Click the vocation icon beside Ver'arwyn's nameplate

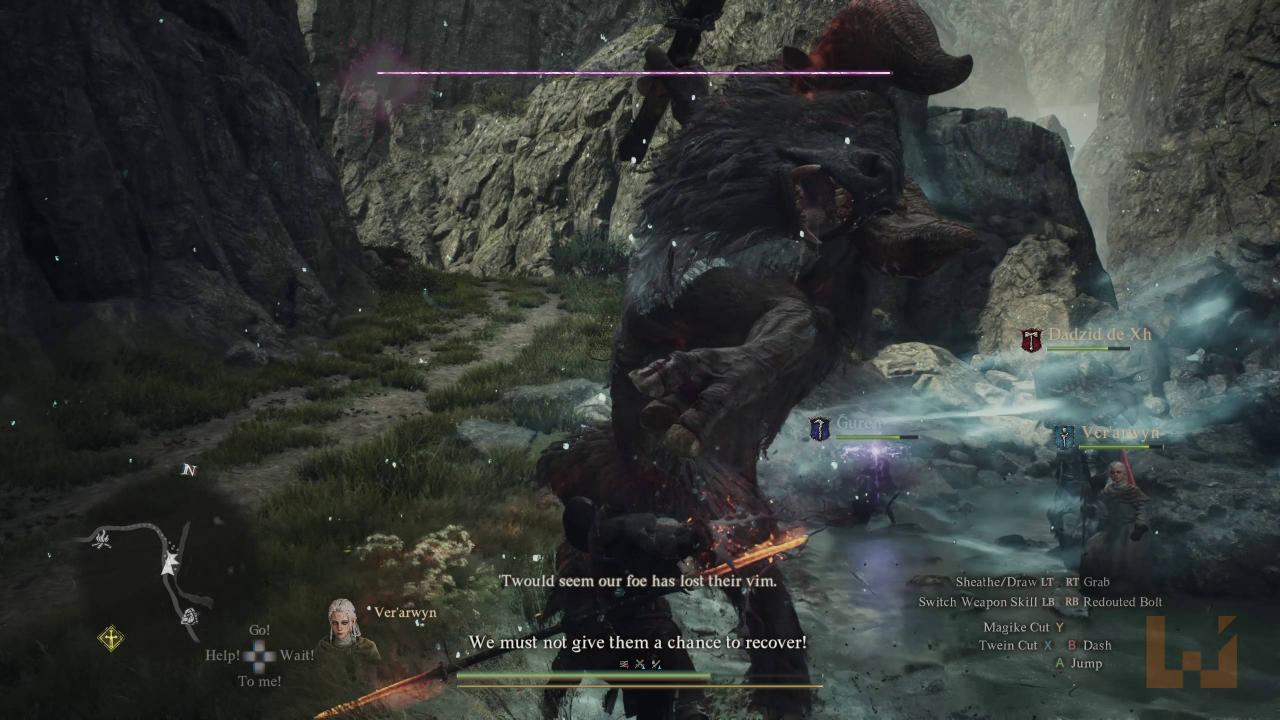click(x=1063, y=436)
